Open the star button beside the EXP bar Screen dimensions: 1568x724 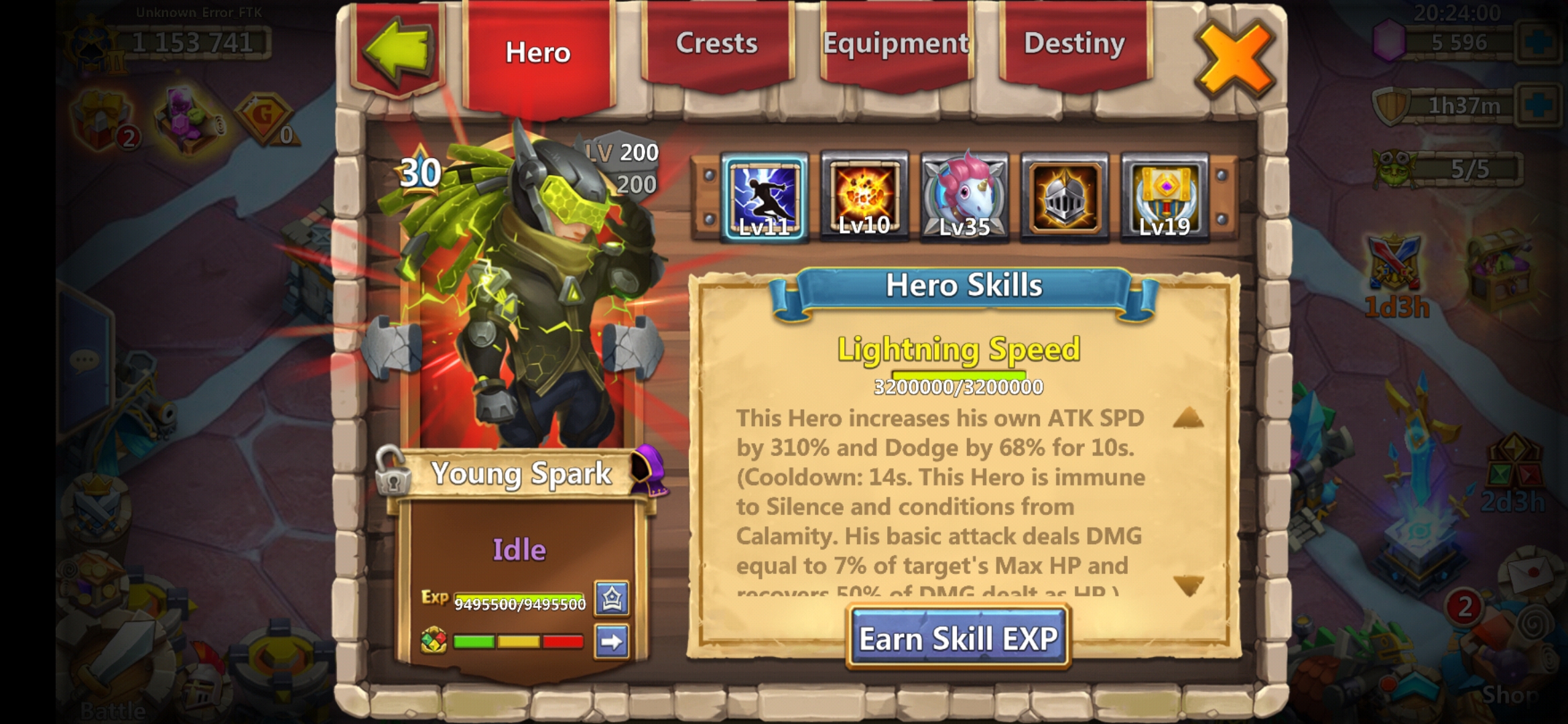click(612, 598)
